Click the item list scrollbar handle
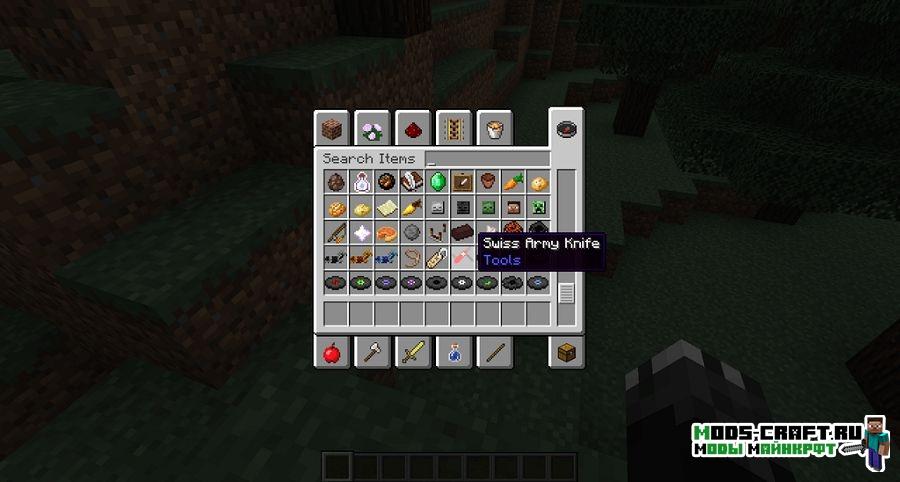Viewport: 900px width, 482px height. coord(566,293)
